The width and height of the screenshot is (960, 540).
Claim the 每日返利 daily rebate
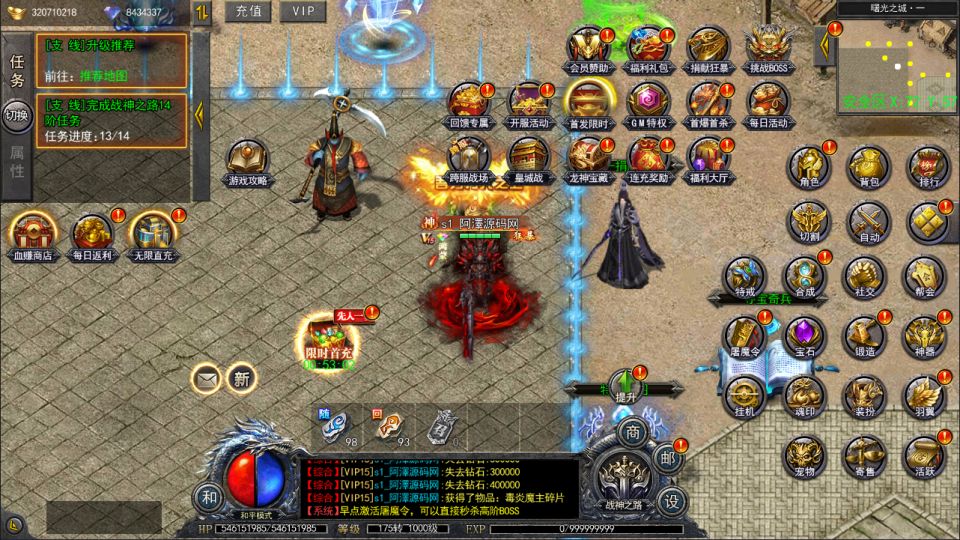tap(93, 233)
